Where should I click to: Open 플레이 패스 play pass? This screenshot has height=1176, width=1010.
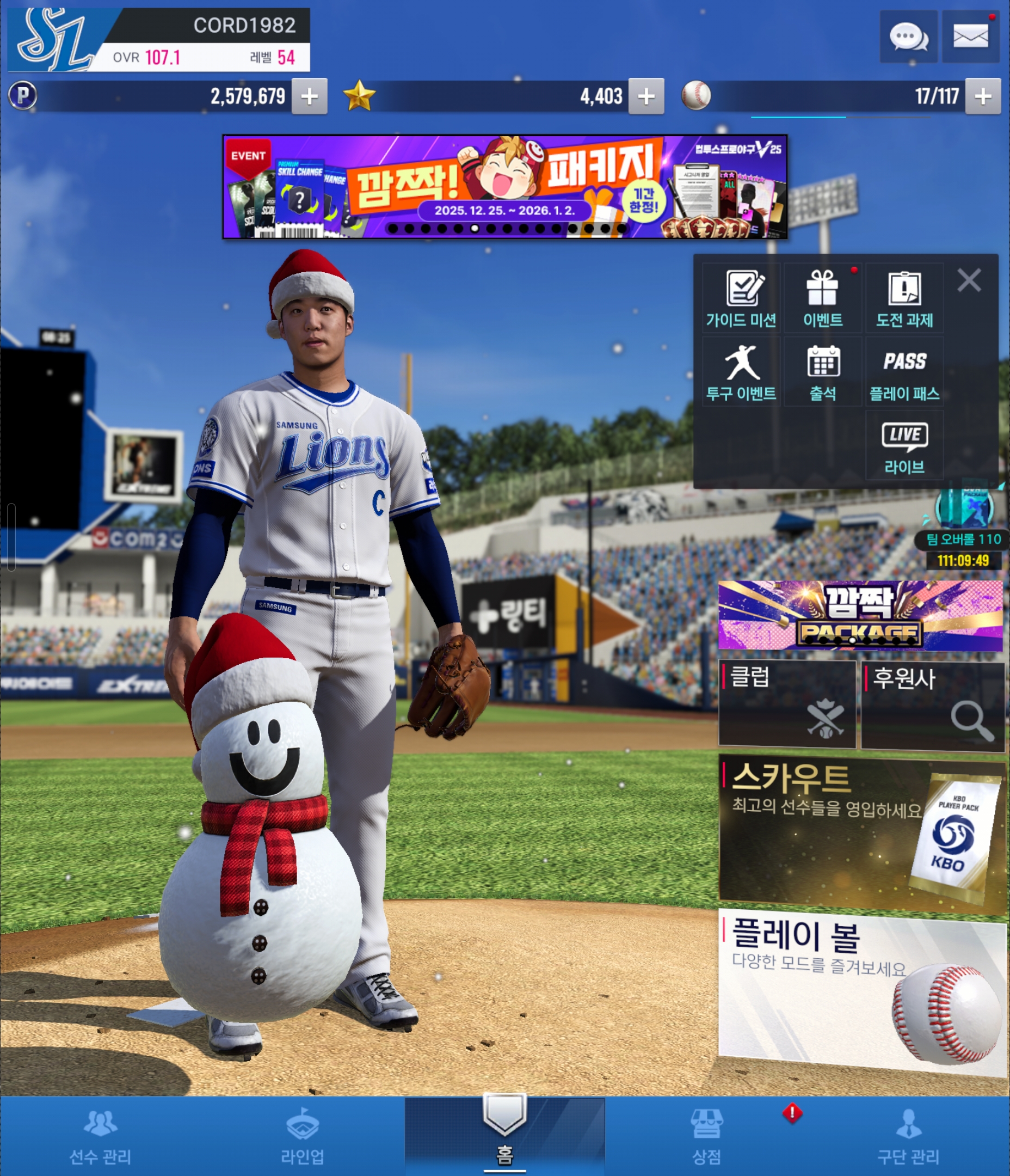pyautogui.click(x=904, y=372)
